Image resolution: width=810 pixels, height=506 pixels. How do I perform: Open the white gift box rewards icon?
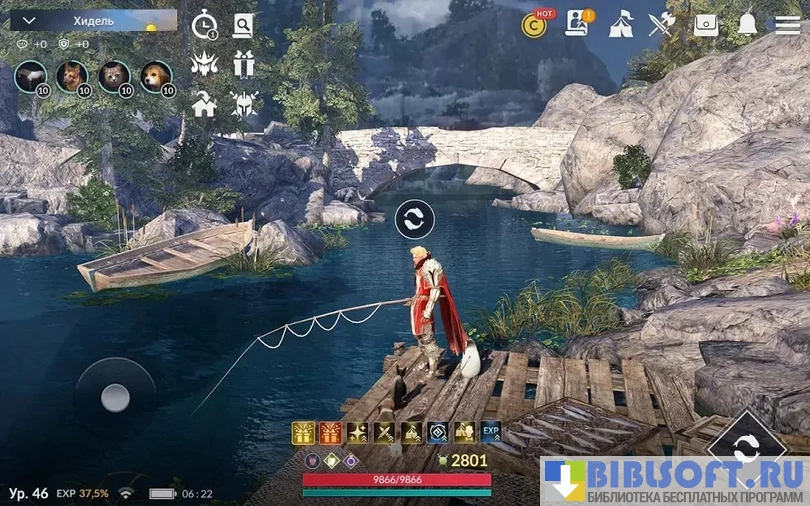click(243, 64)
